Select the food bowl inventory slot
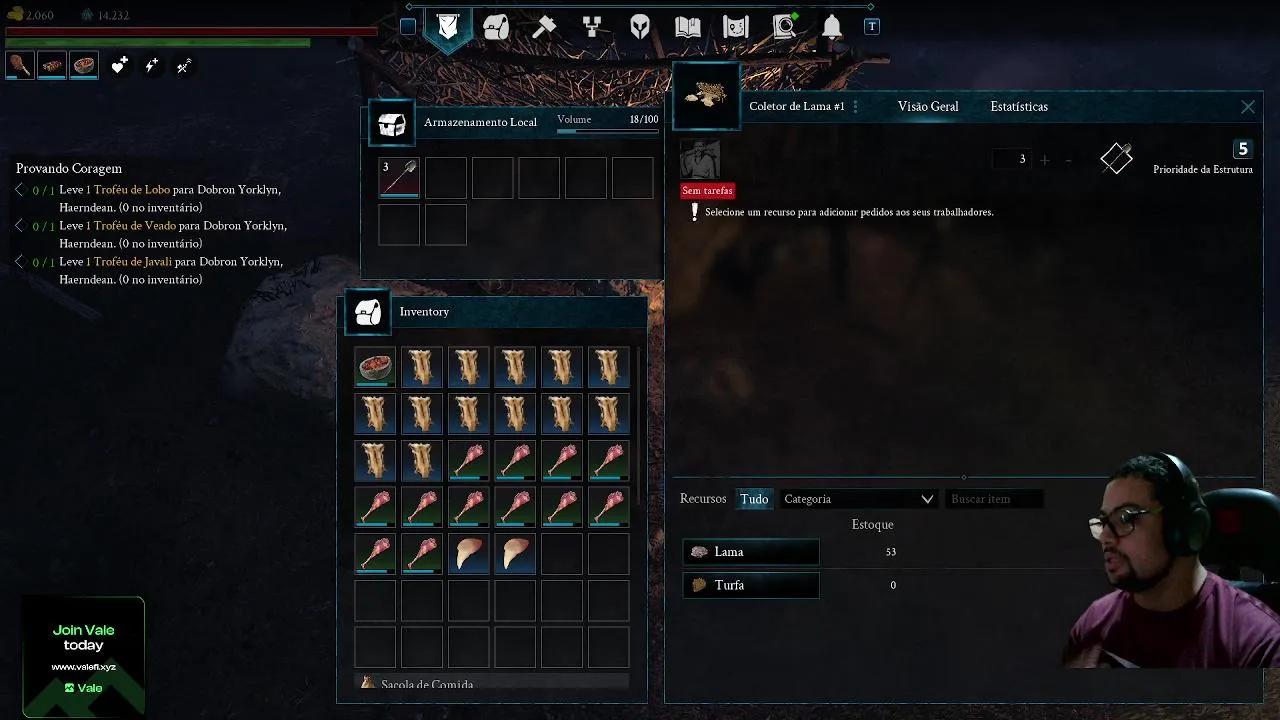 point(375,367)
